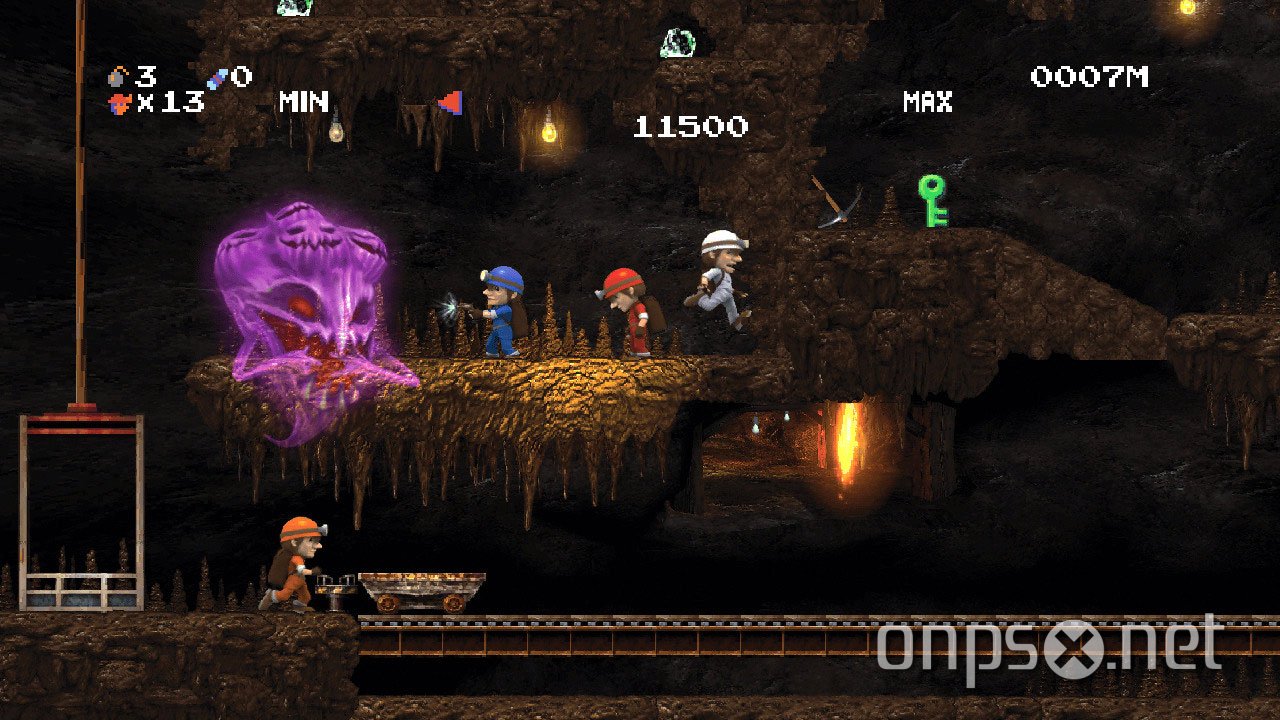
Task: Click the red flag marker near MIN
Action: tap(452, 101)
